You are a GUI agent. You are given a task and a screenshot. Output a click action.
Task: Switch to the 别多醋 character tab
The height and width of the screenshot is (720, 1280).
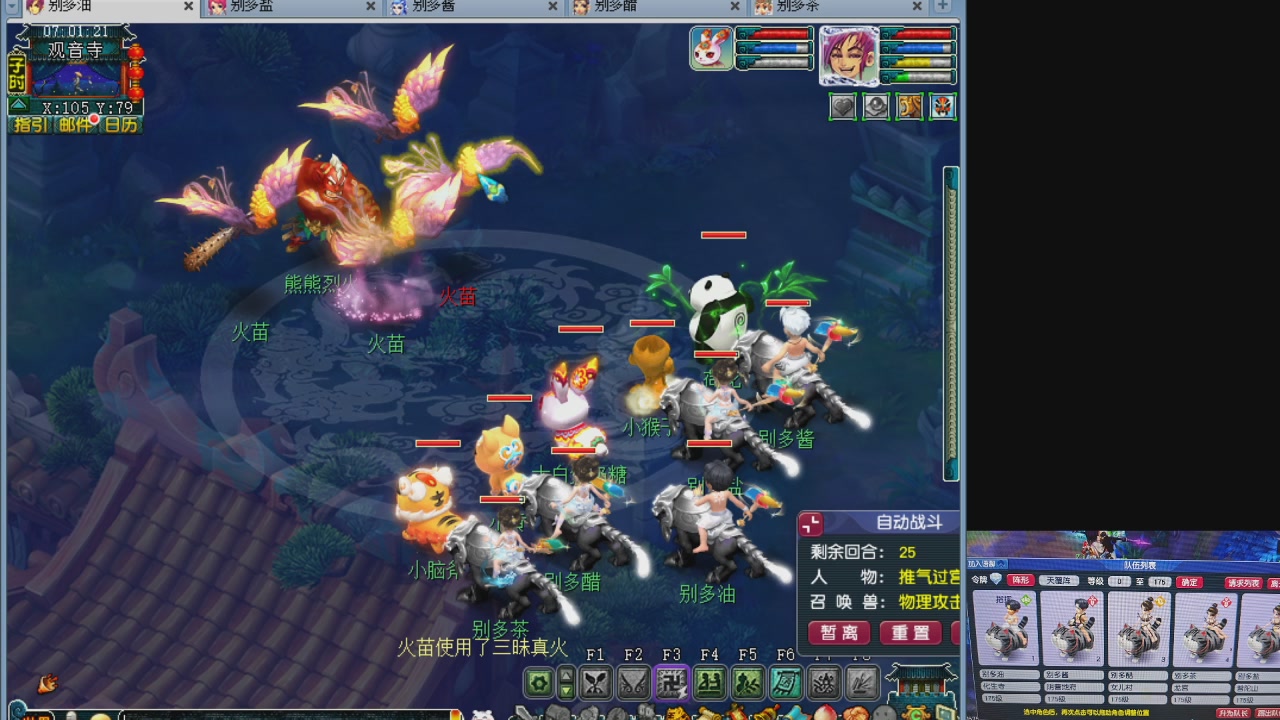pos(615,7)
